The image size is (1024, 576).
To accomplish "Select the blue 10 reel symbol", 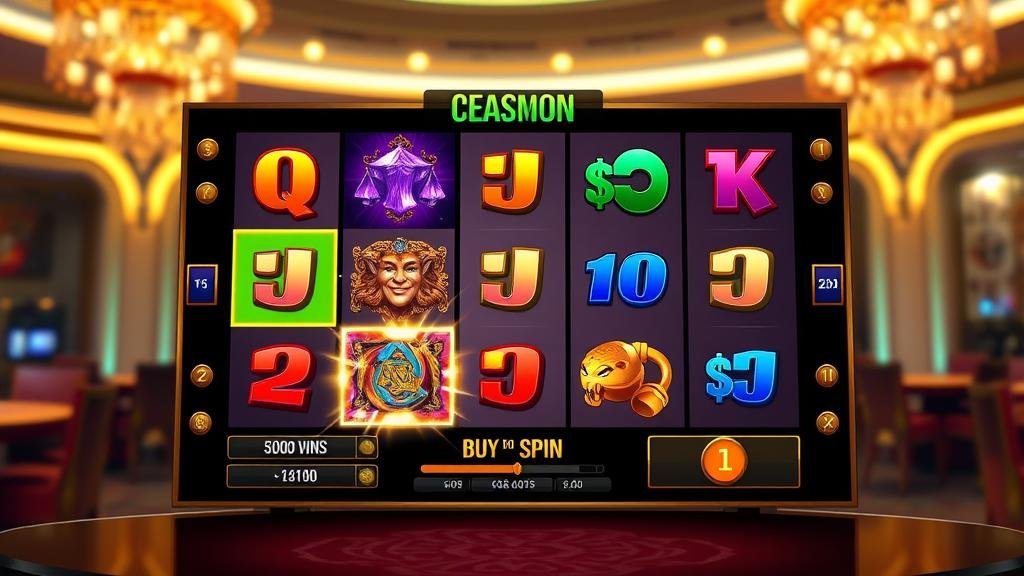I will [627, 278].
